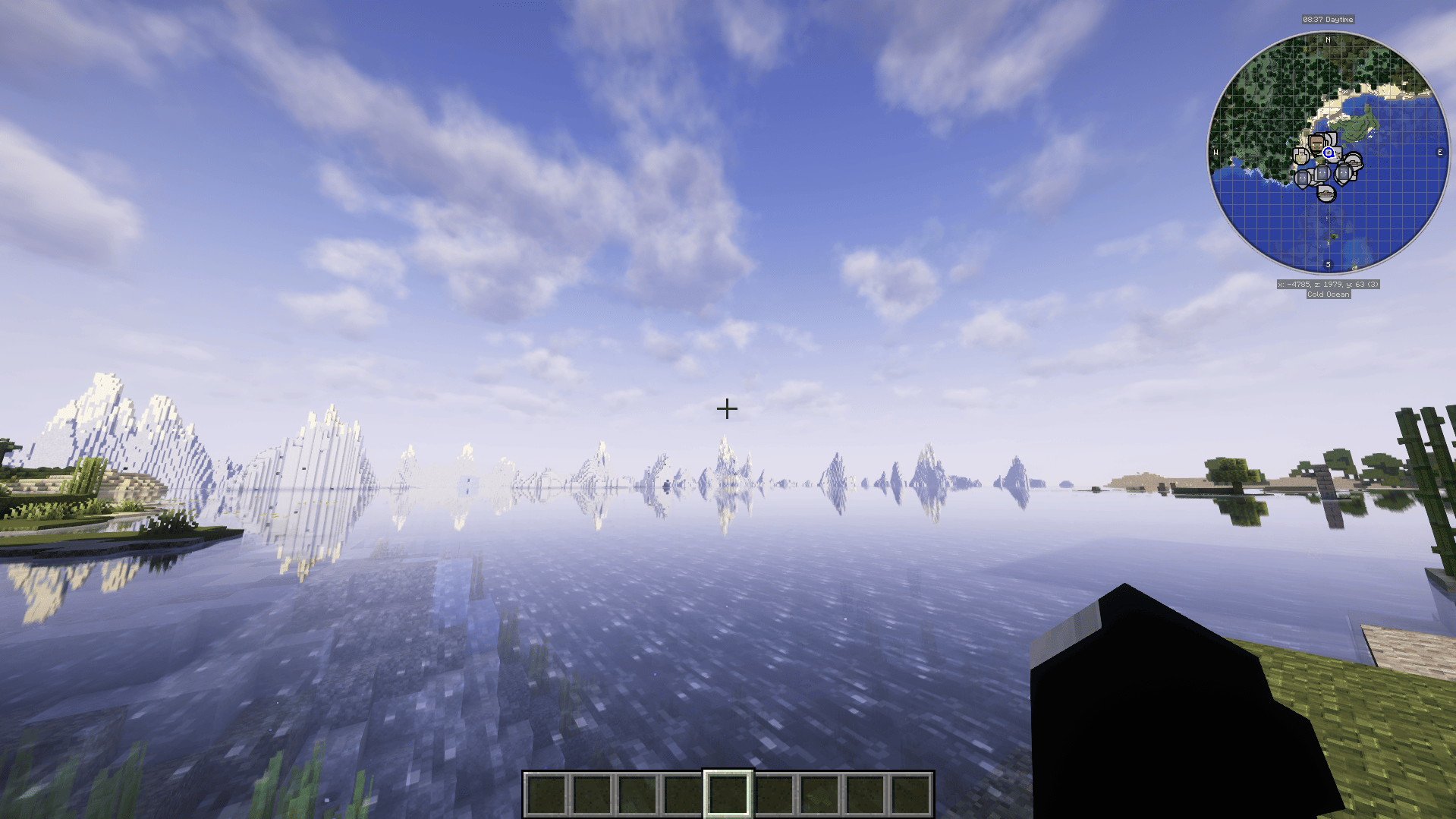Click the southernmost shipwreck marker on the minimap
The height and width of the screenshot is (819, 1456).
[x=1325, y=195]
